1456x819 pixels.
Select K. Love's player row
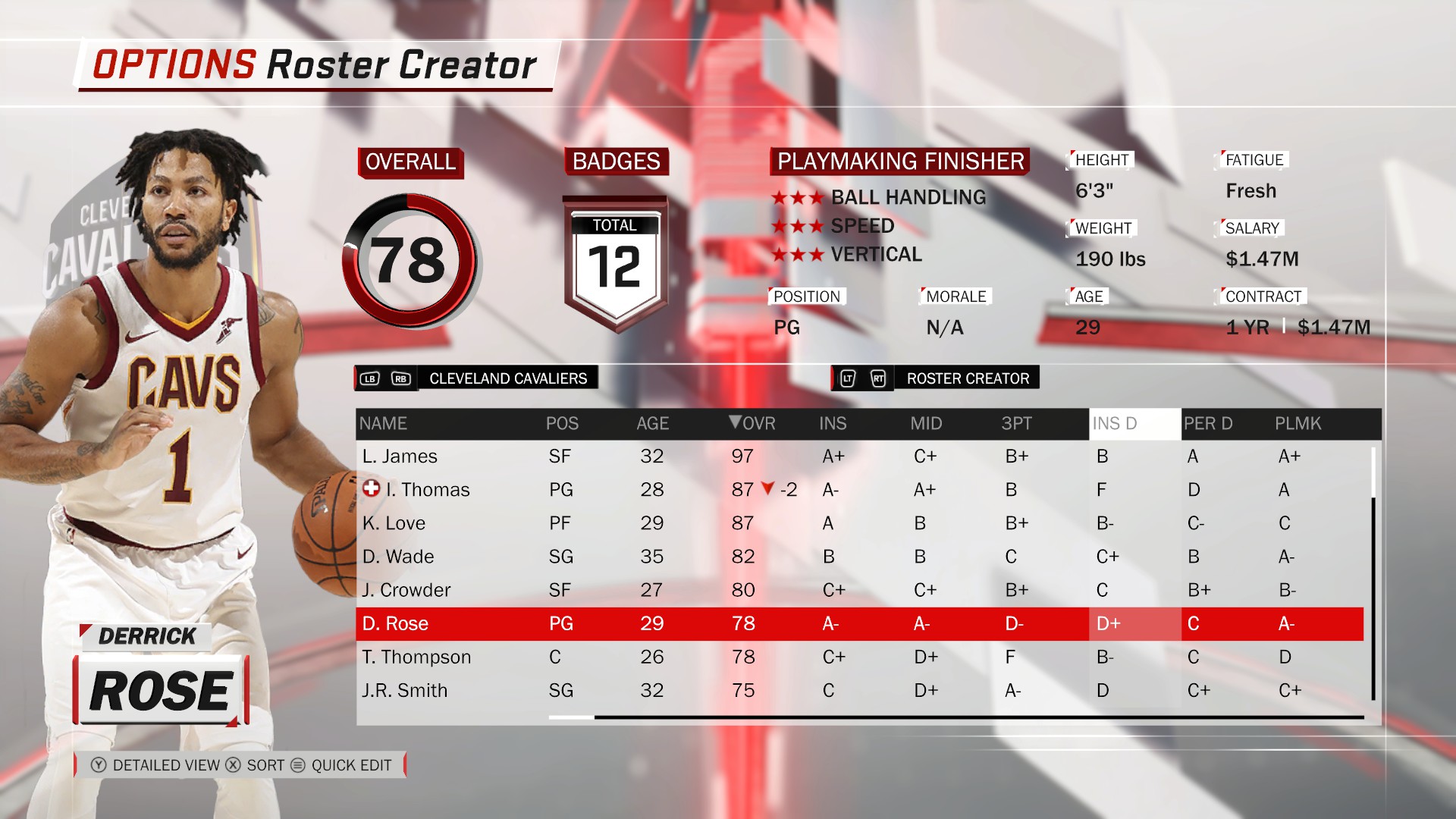(x=394, y=523)
